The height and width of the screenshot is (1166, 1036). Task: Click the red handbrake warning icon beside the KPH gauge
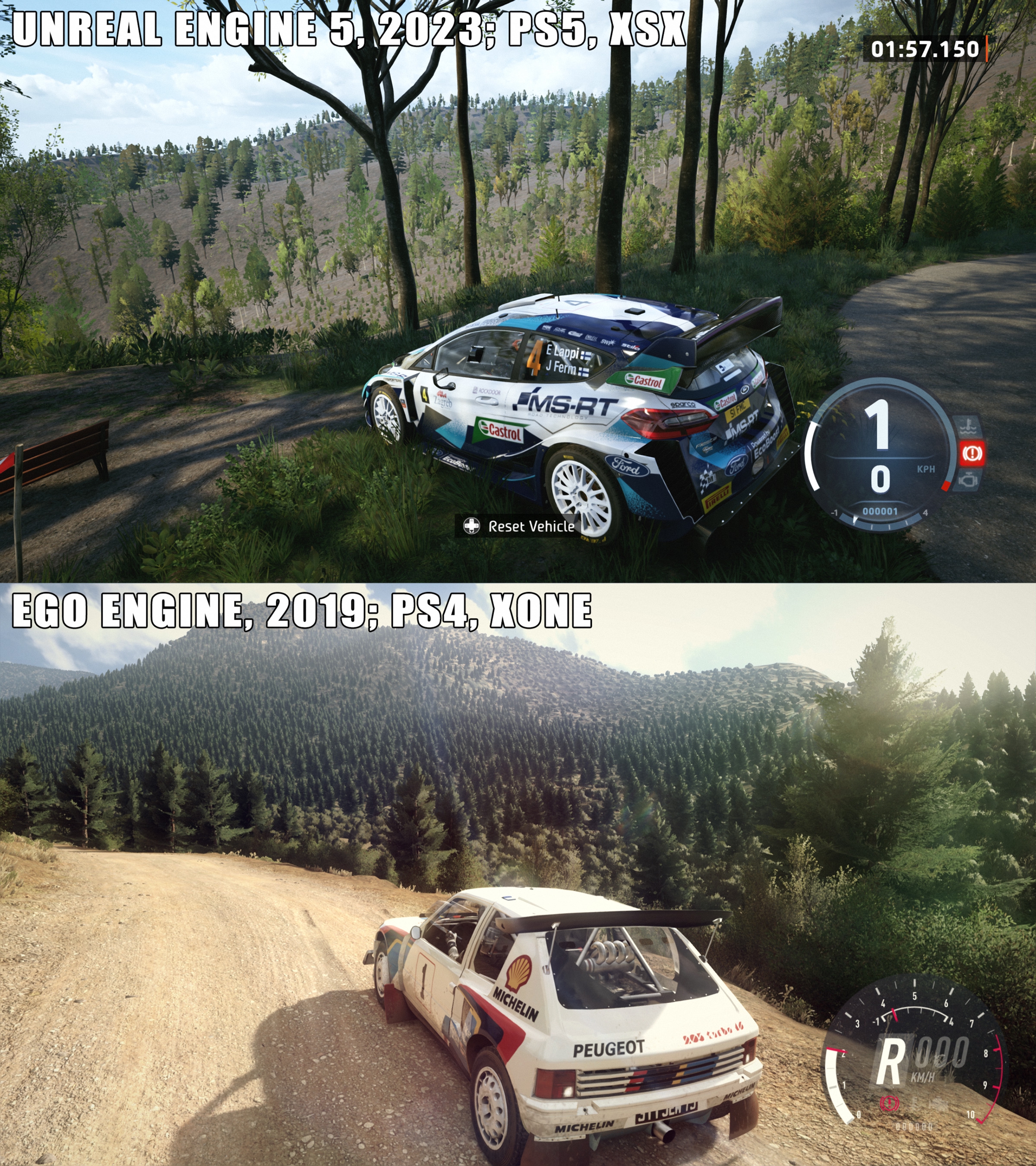click(970, 453)
